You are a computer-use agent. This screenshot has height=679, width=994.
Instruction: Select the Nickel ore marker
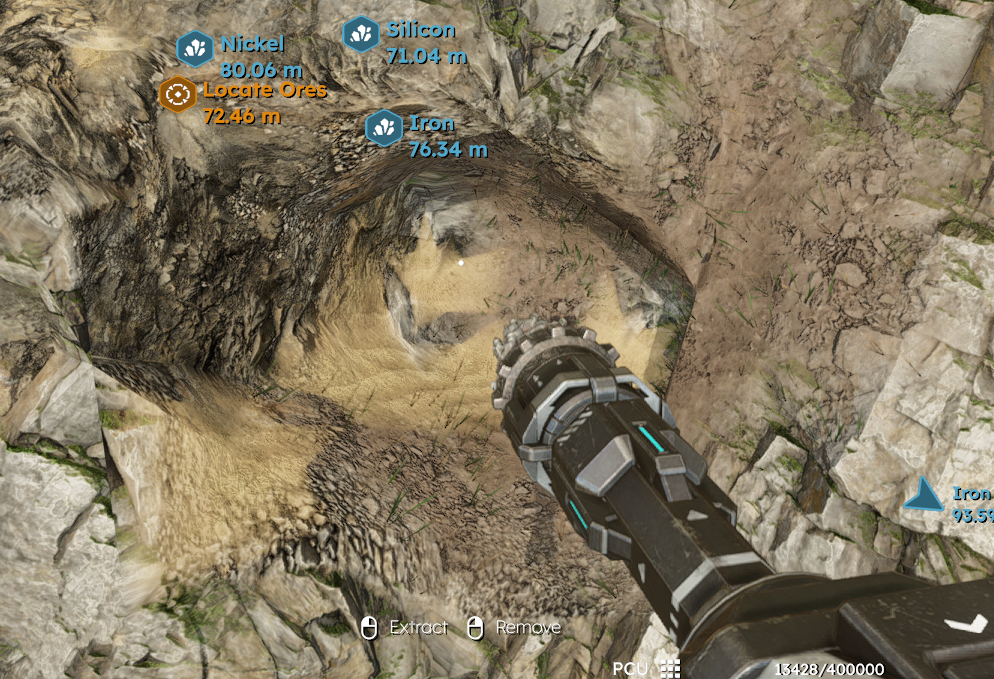click(x=194, y=48)
